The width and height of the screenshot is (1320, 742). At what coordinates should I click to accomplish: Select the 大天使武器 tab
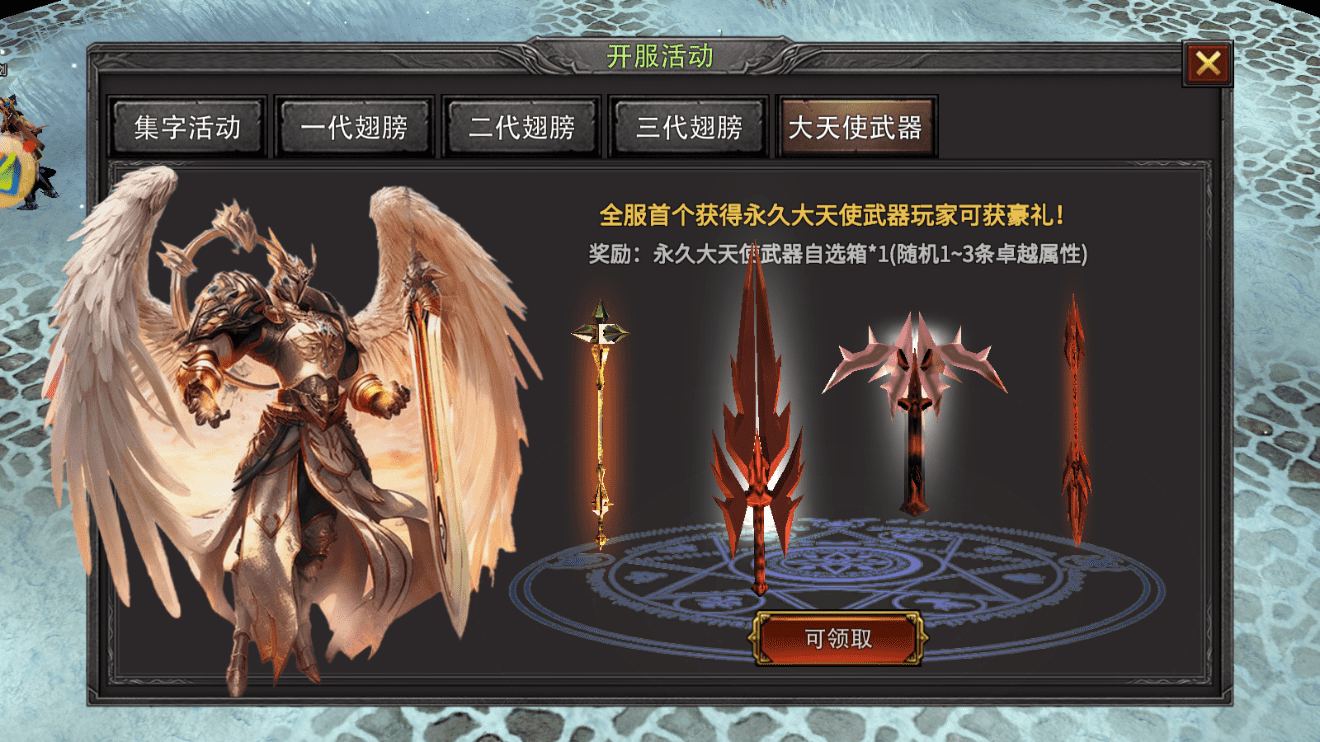tap(857, 127)
